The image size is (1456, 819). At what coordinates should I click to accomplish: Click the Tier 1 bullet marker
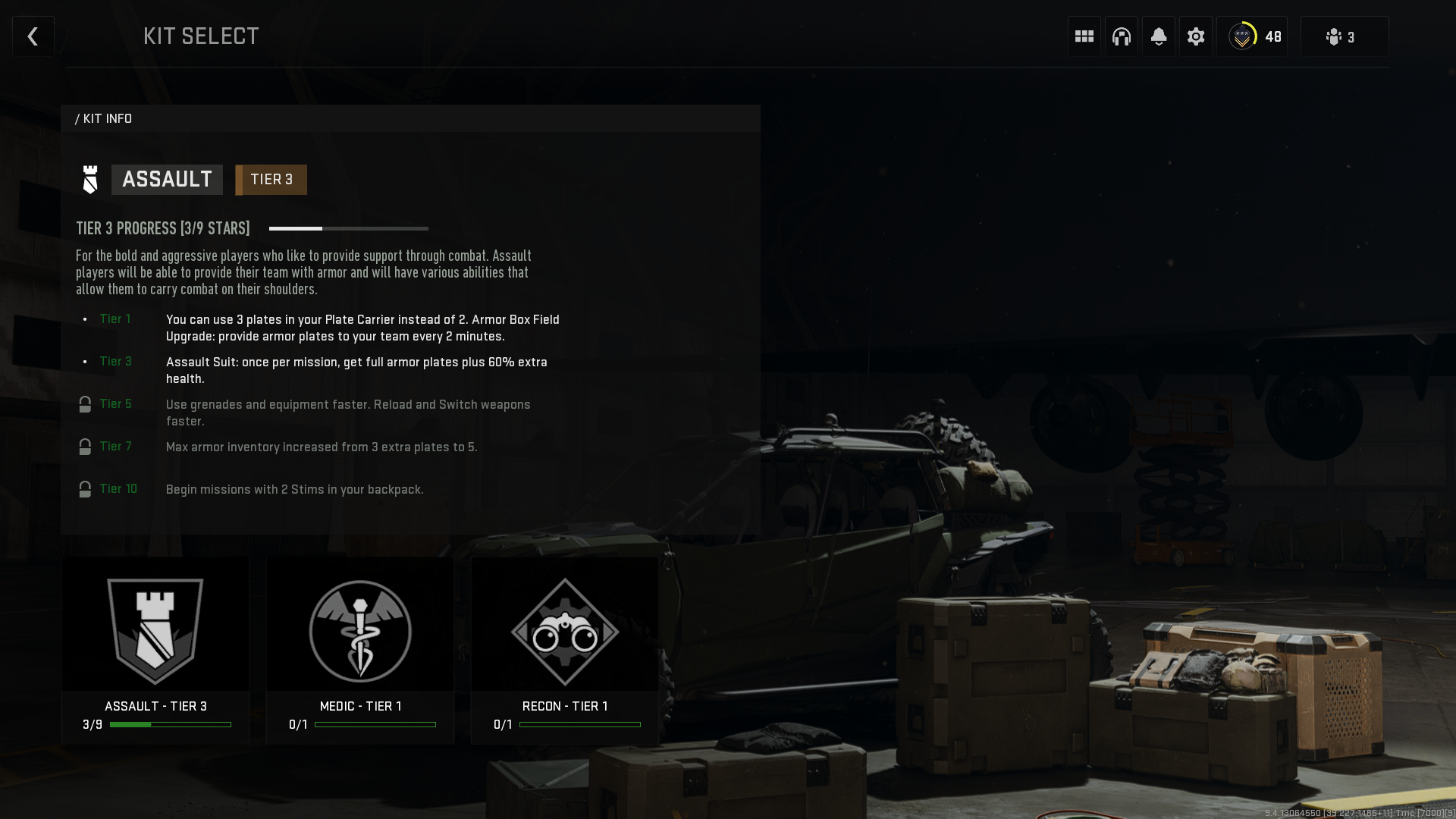[85, 319]
